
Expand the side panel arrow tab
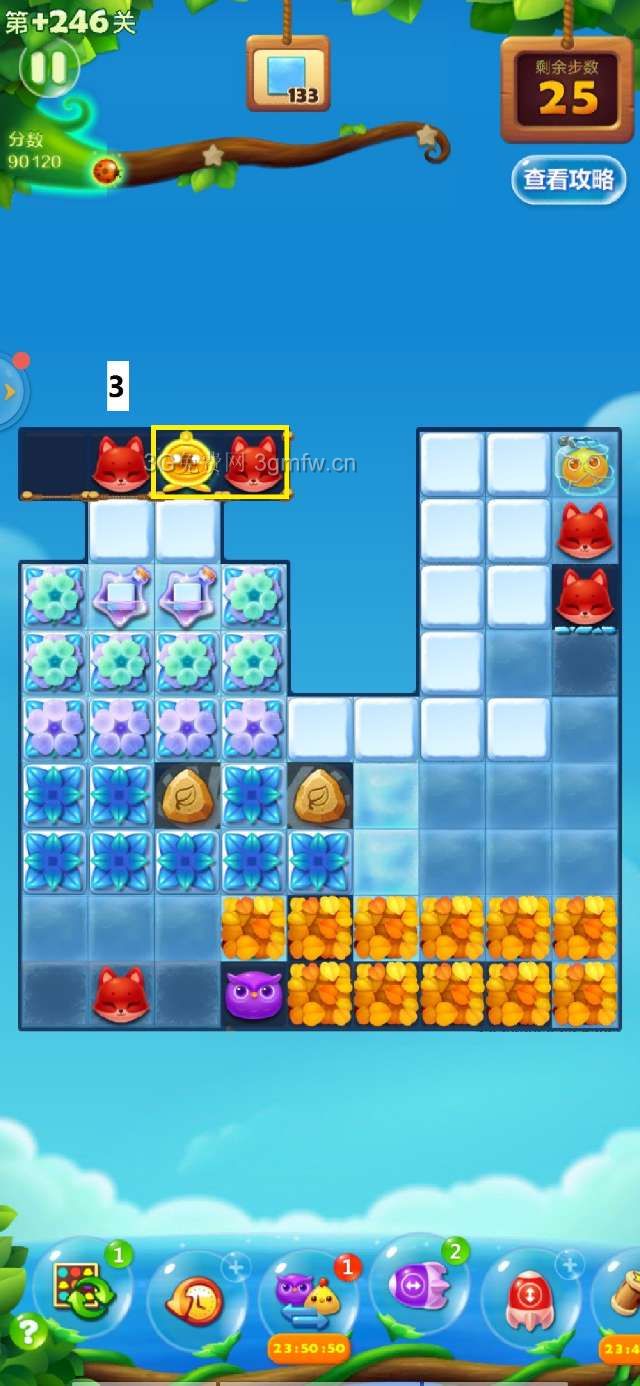[x=12, y=391]
